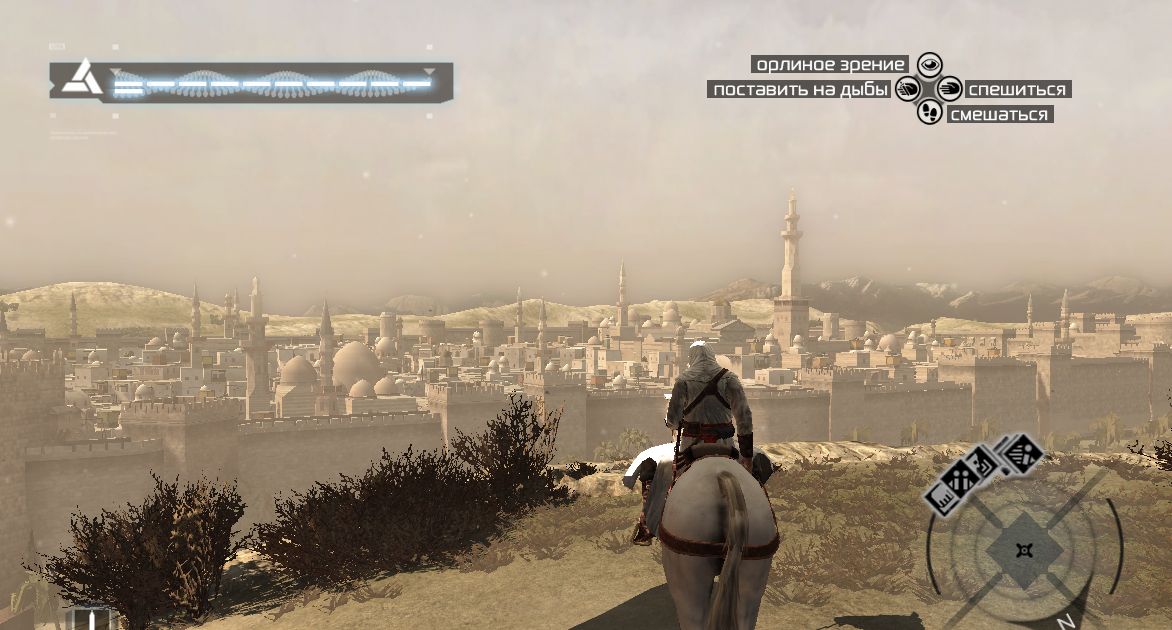Choose the "спешиться" action label
1172x630 pixels.
click(x=1017, y=90)
